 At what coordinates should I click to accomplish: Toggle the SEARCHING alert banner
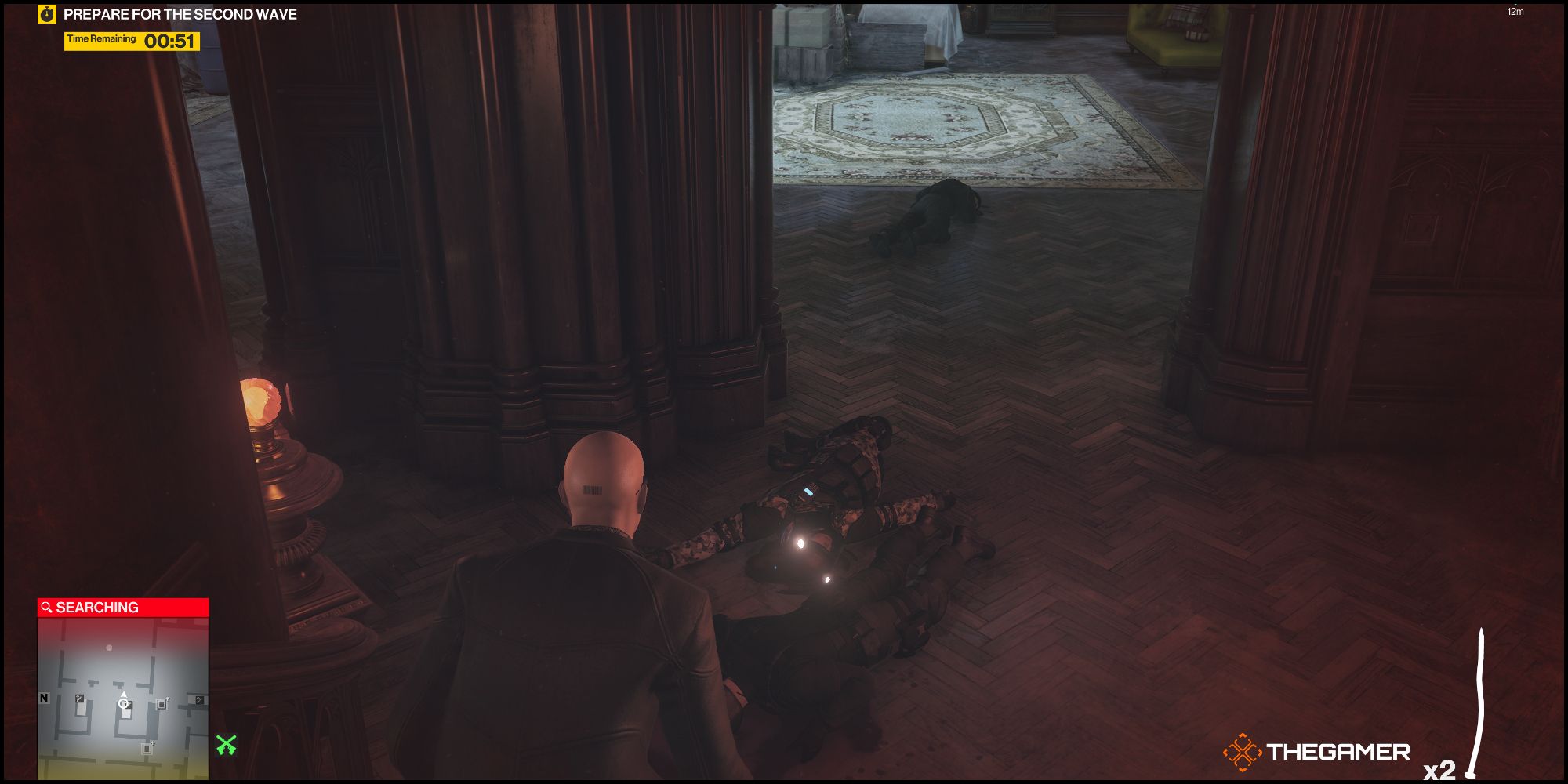pos(122,606)
